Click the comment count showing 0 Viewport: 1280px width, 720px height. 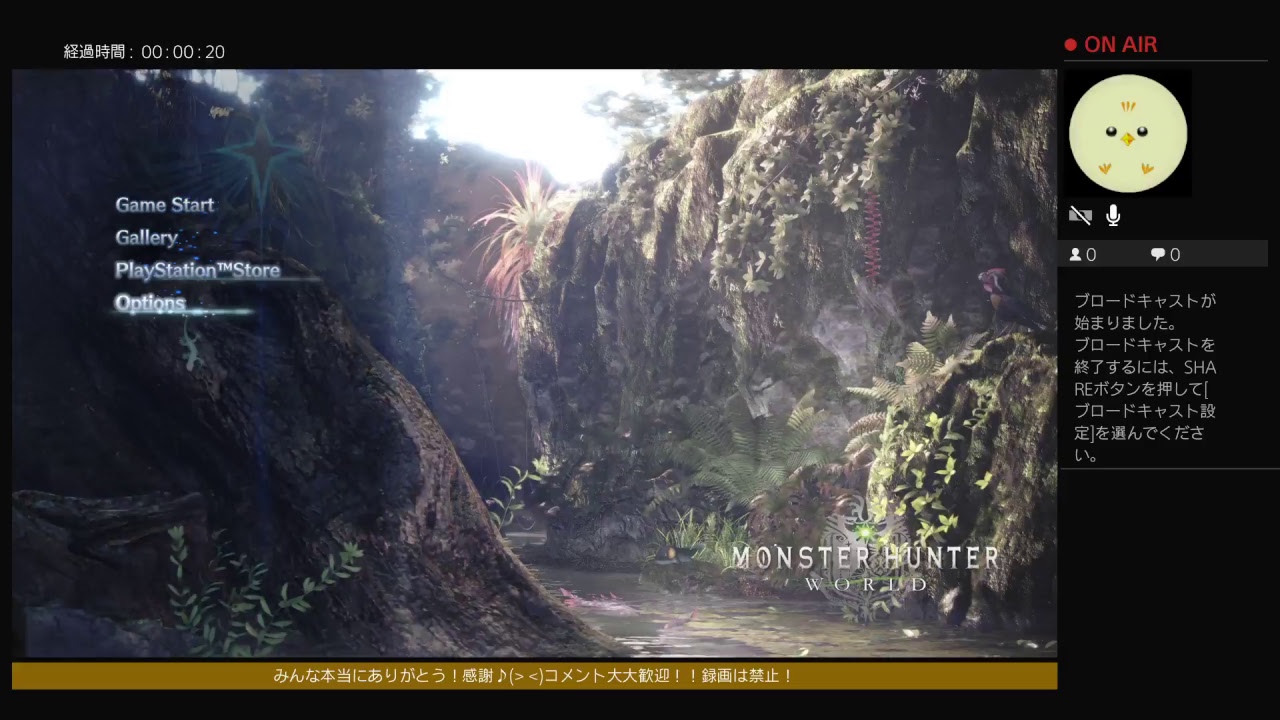coord(1170,254)
